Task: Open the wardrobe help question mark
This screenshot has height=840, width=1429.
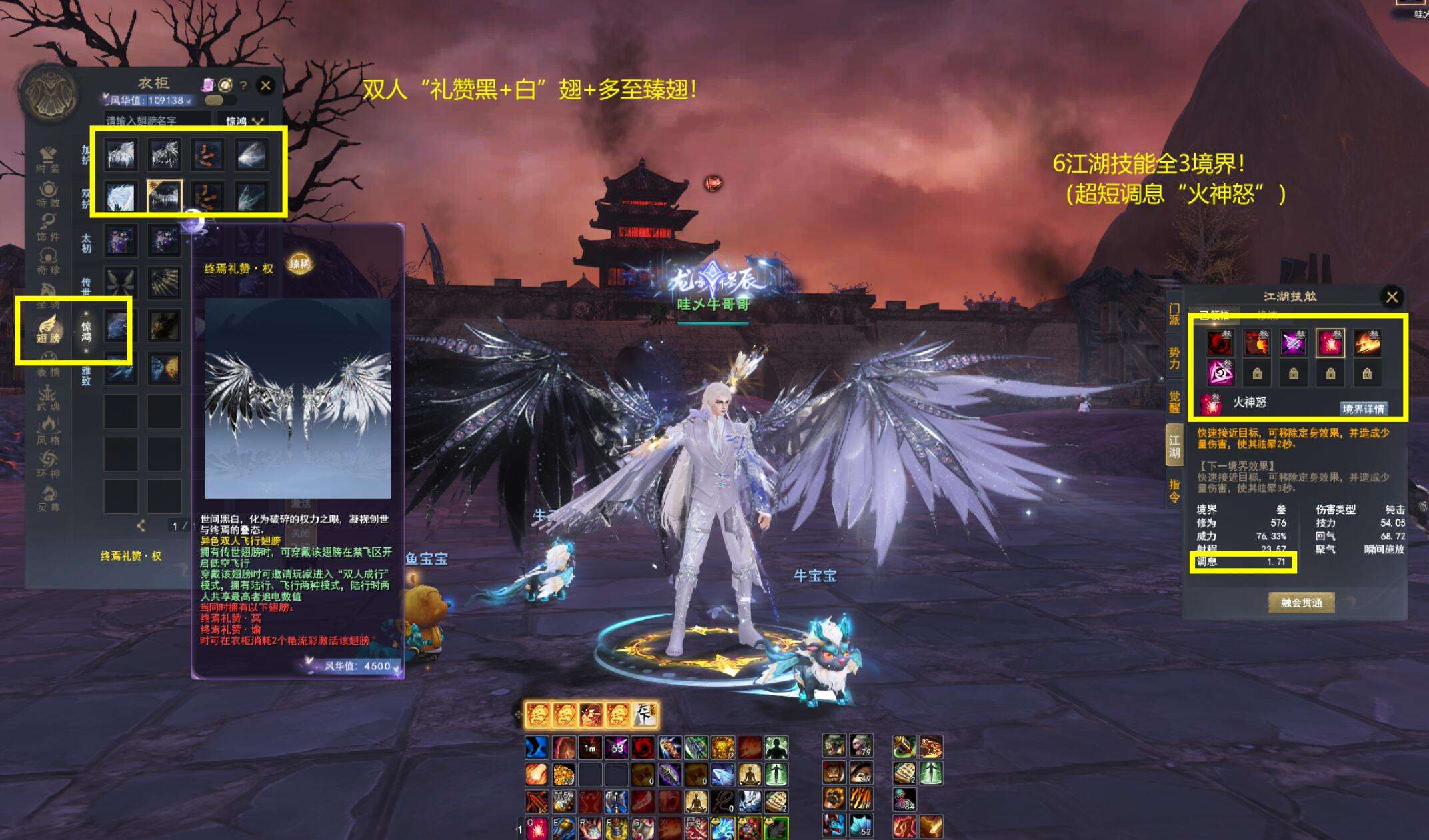Action: 243,85
